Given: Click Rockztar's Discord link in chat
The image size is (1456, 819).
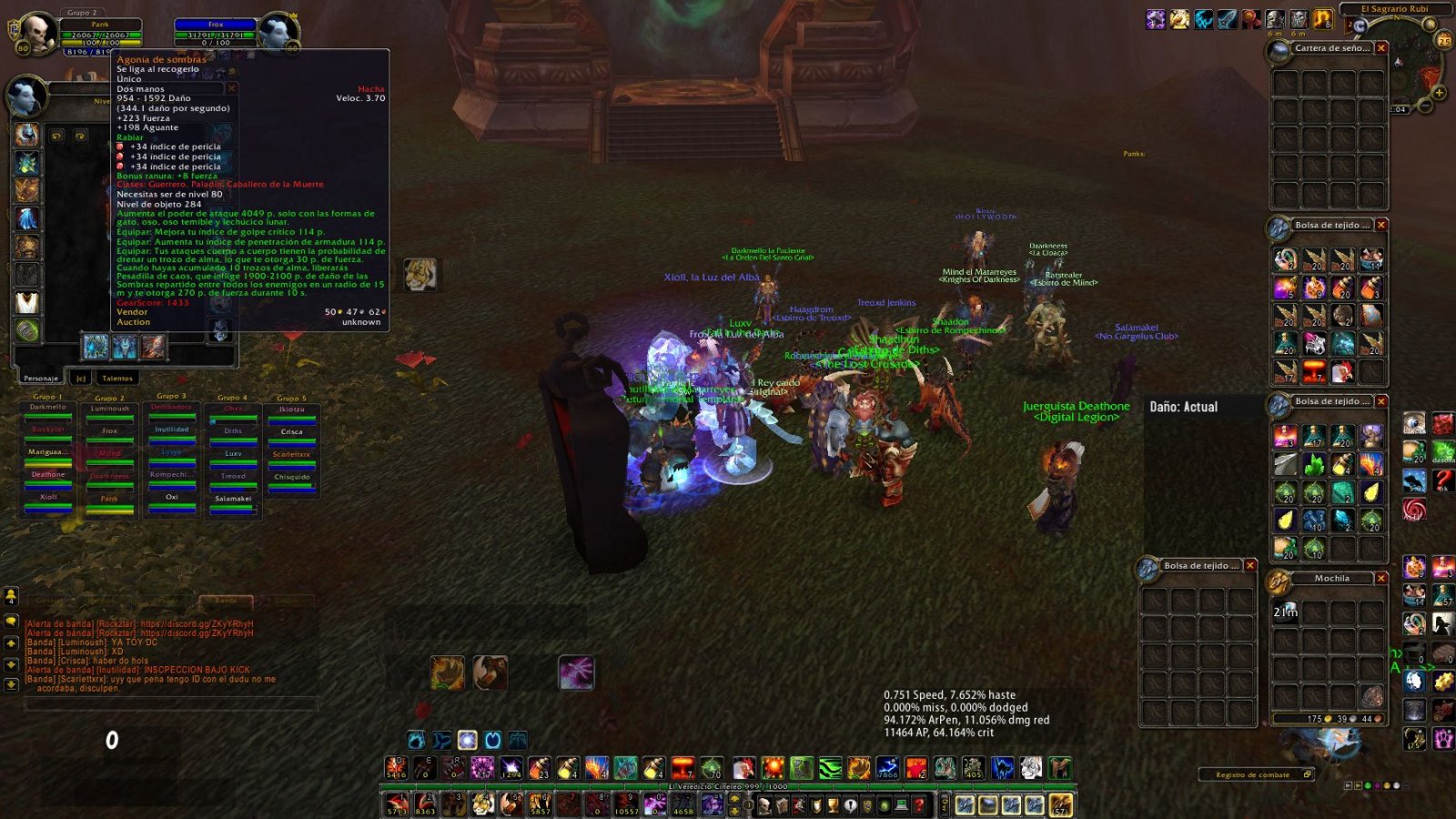Looking at the screenshot, I should (x=196, y=623).
